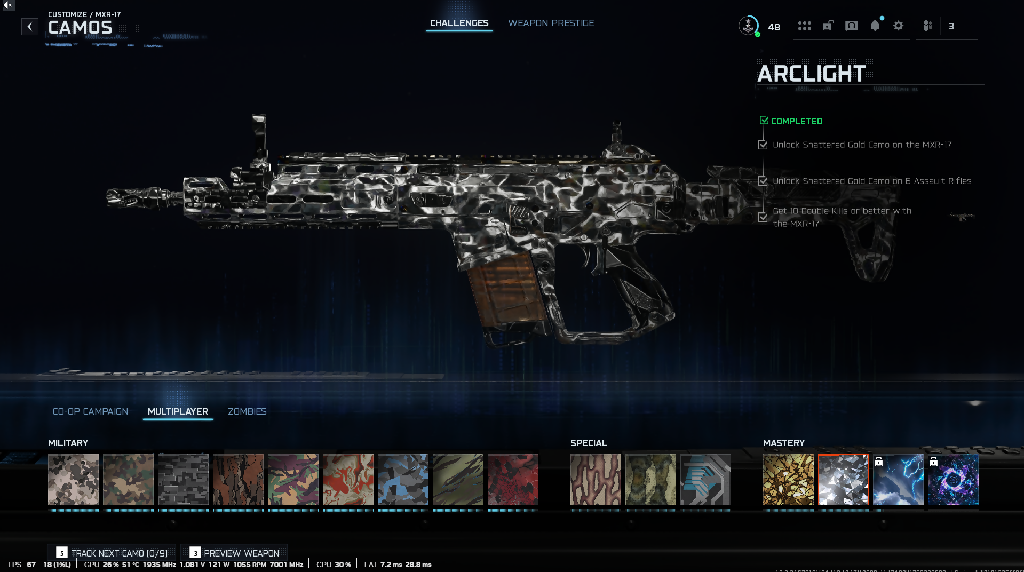1024x572 pixels.
Task: Select the Arclight silver camo swatch
Action: coord(843,480)
